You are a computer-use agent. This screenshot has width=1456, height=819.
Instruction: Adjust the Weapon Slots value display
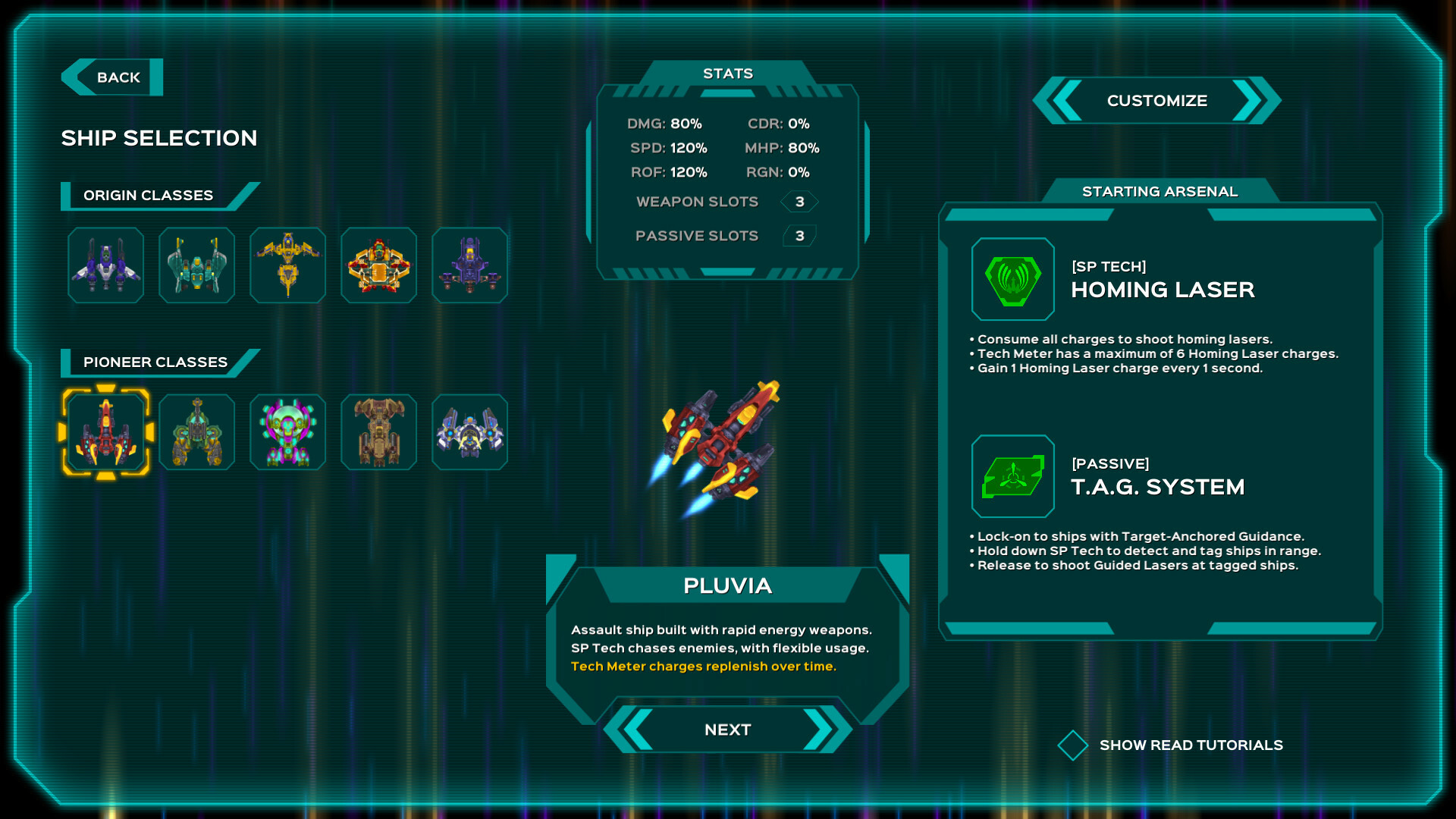(x=799, y=201)
